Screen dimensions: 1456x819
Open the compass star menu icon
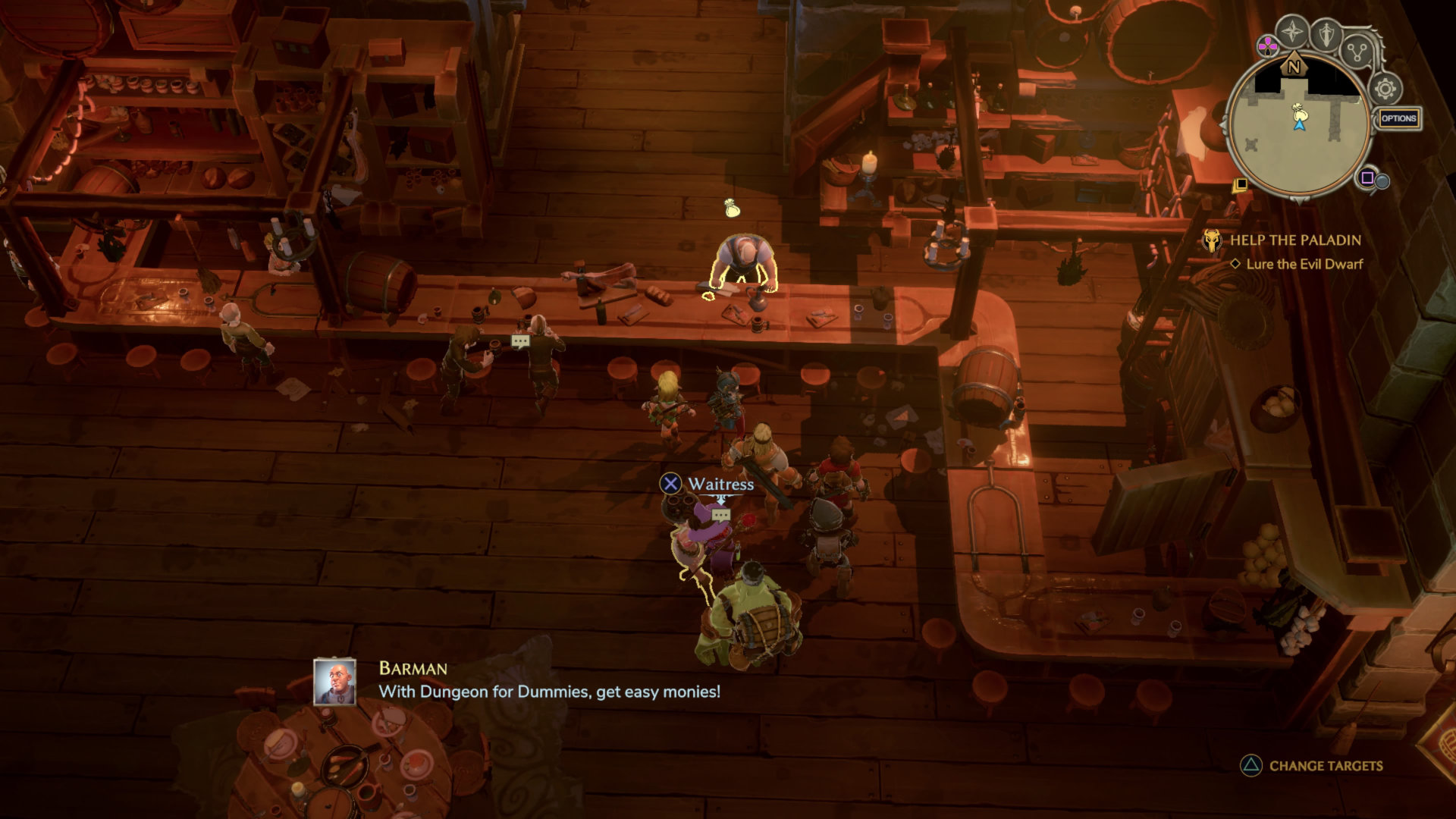[1291, 33]
